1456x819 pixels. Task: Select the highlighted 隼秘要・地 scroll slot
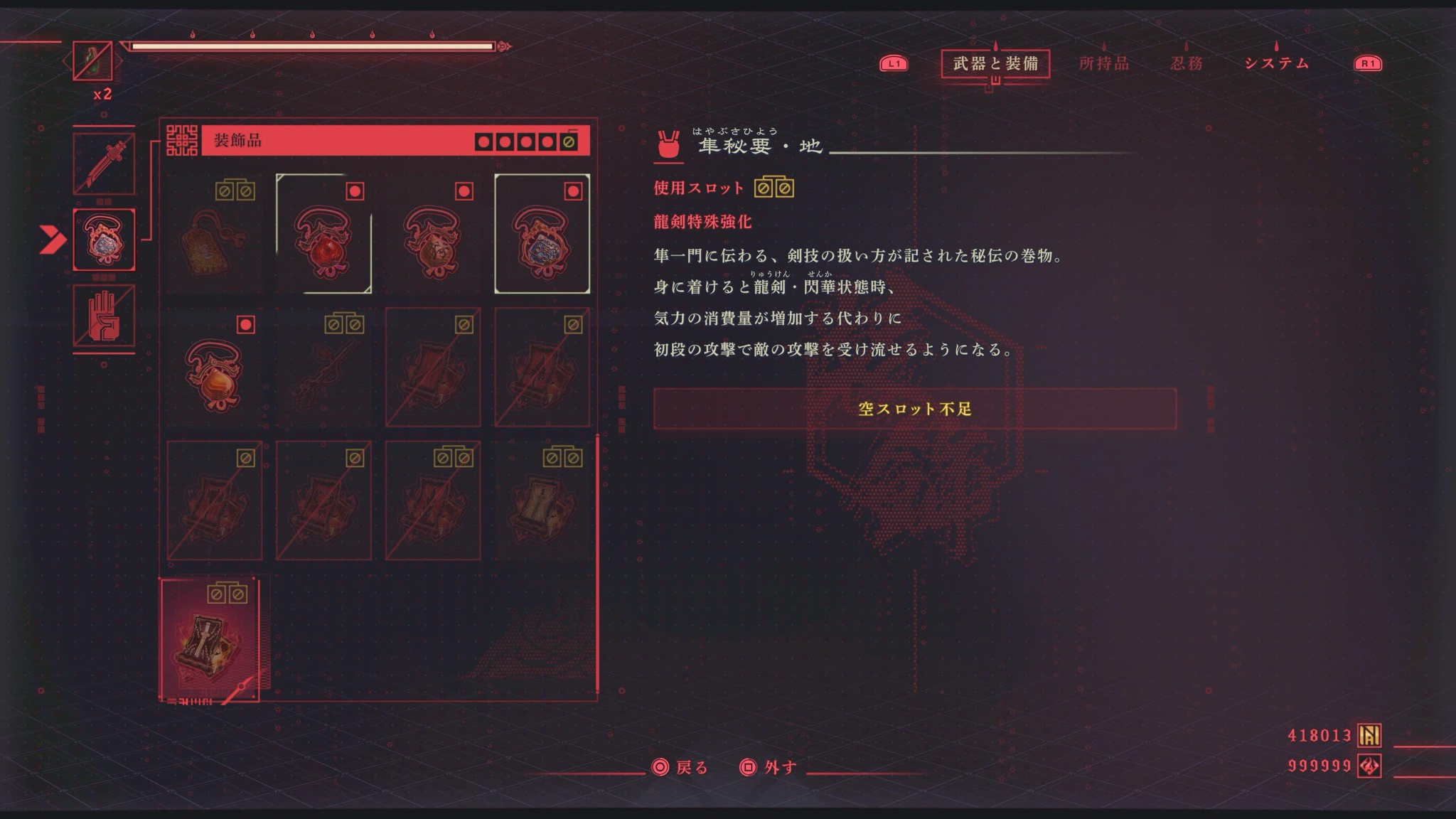coord(210,640)
